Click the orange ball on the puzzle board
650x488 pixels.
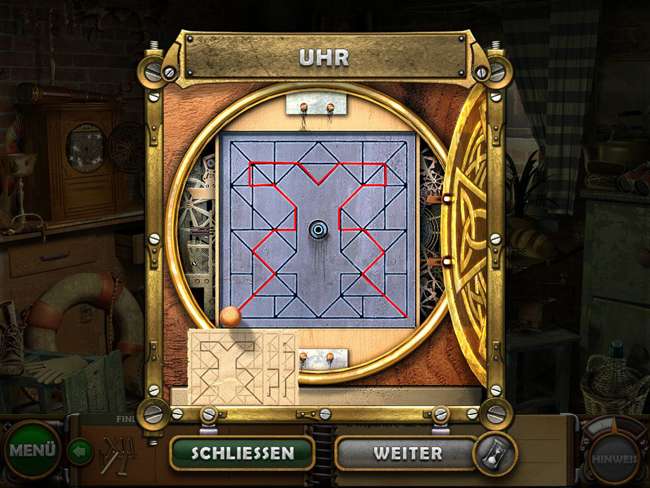click(231, 317)
